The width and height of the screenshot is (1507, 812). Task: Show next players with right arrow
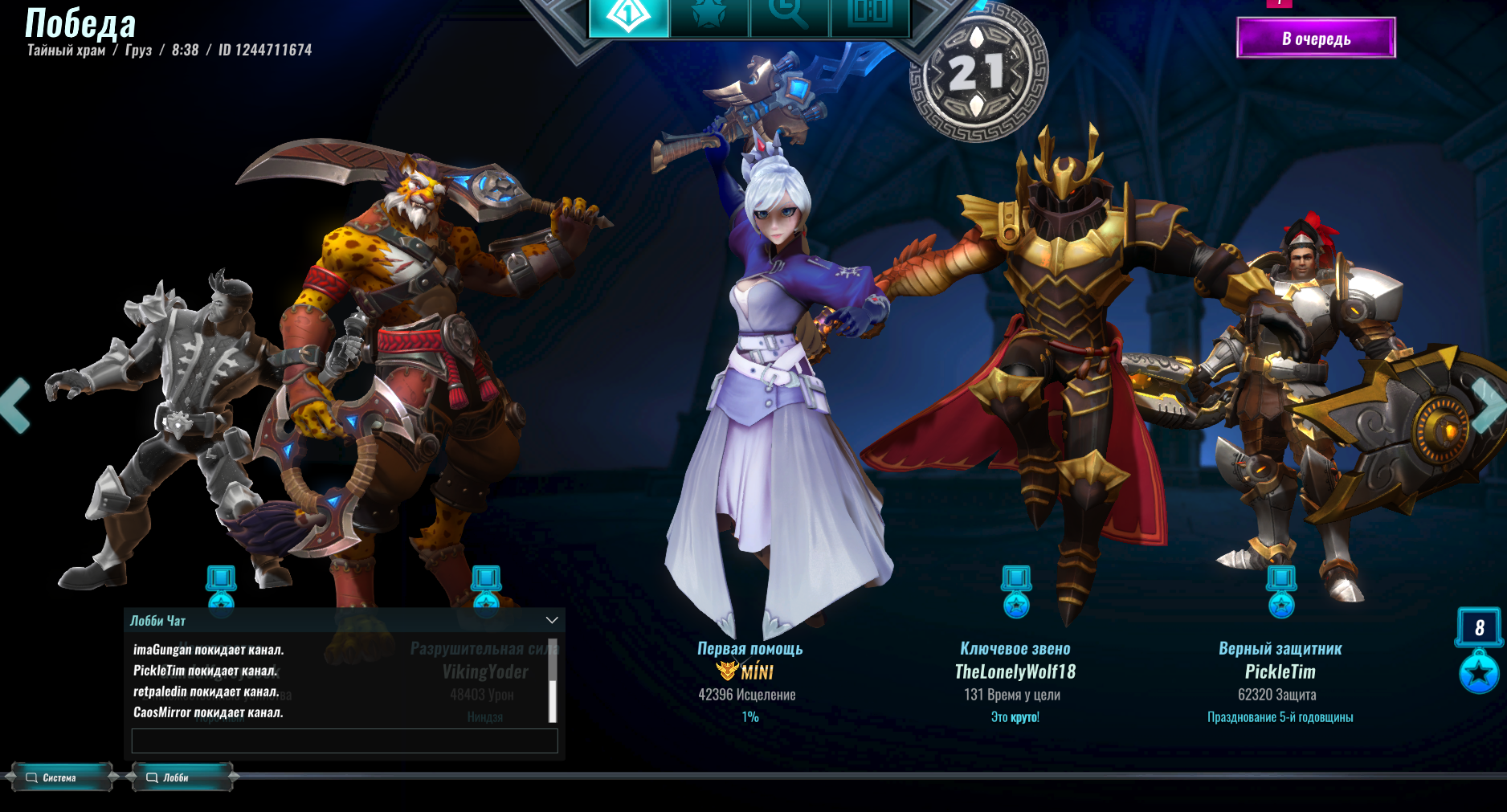(x=1490, y=406)
